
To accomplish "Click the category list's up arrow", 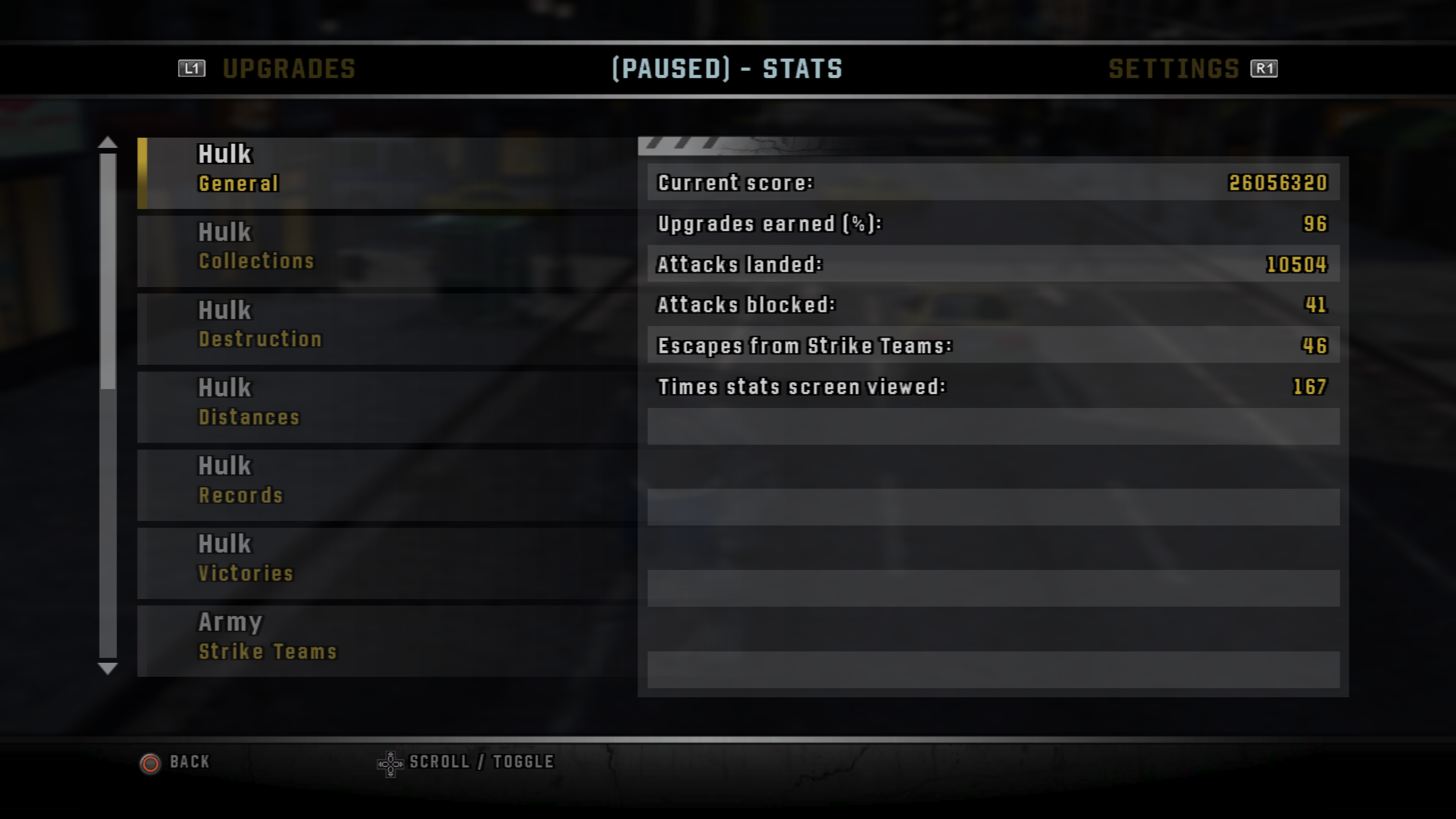I will [107, 143].
